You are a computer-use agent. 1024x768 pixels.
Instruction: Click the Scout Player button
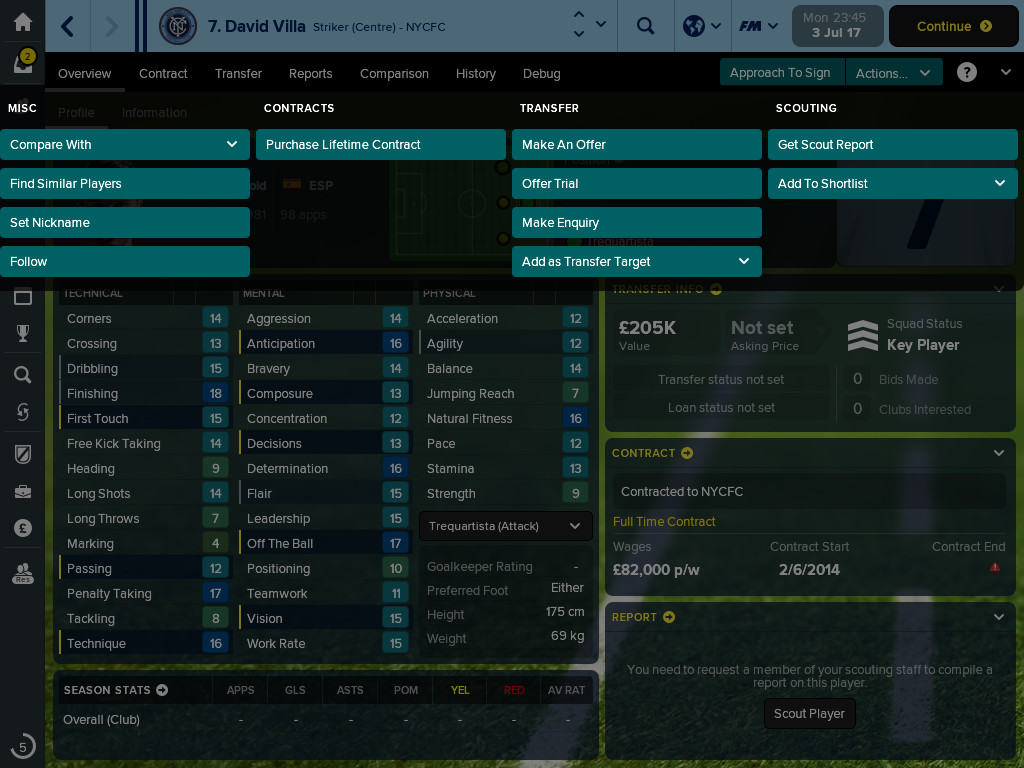(809, 714)
